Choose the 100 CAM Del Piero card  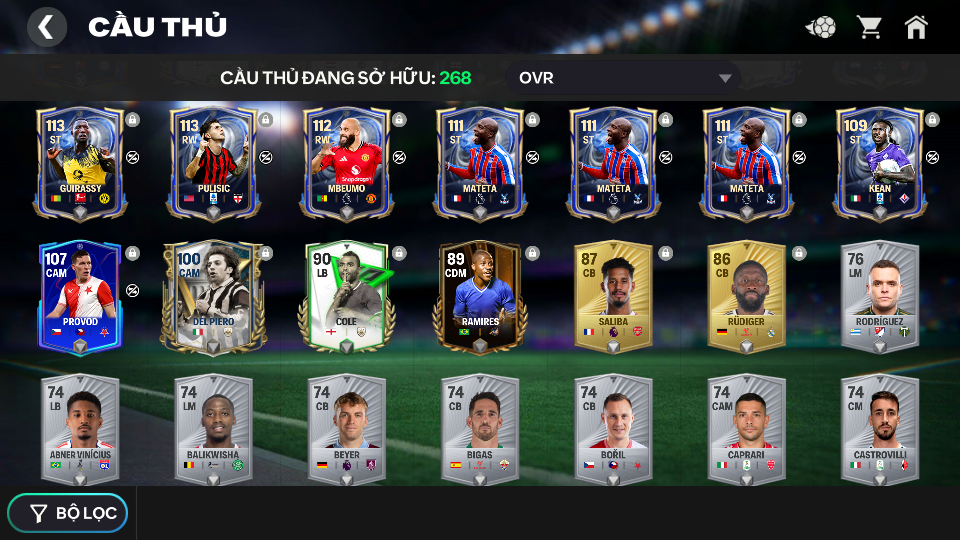213,296
